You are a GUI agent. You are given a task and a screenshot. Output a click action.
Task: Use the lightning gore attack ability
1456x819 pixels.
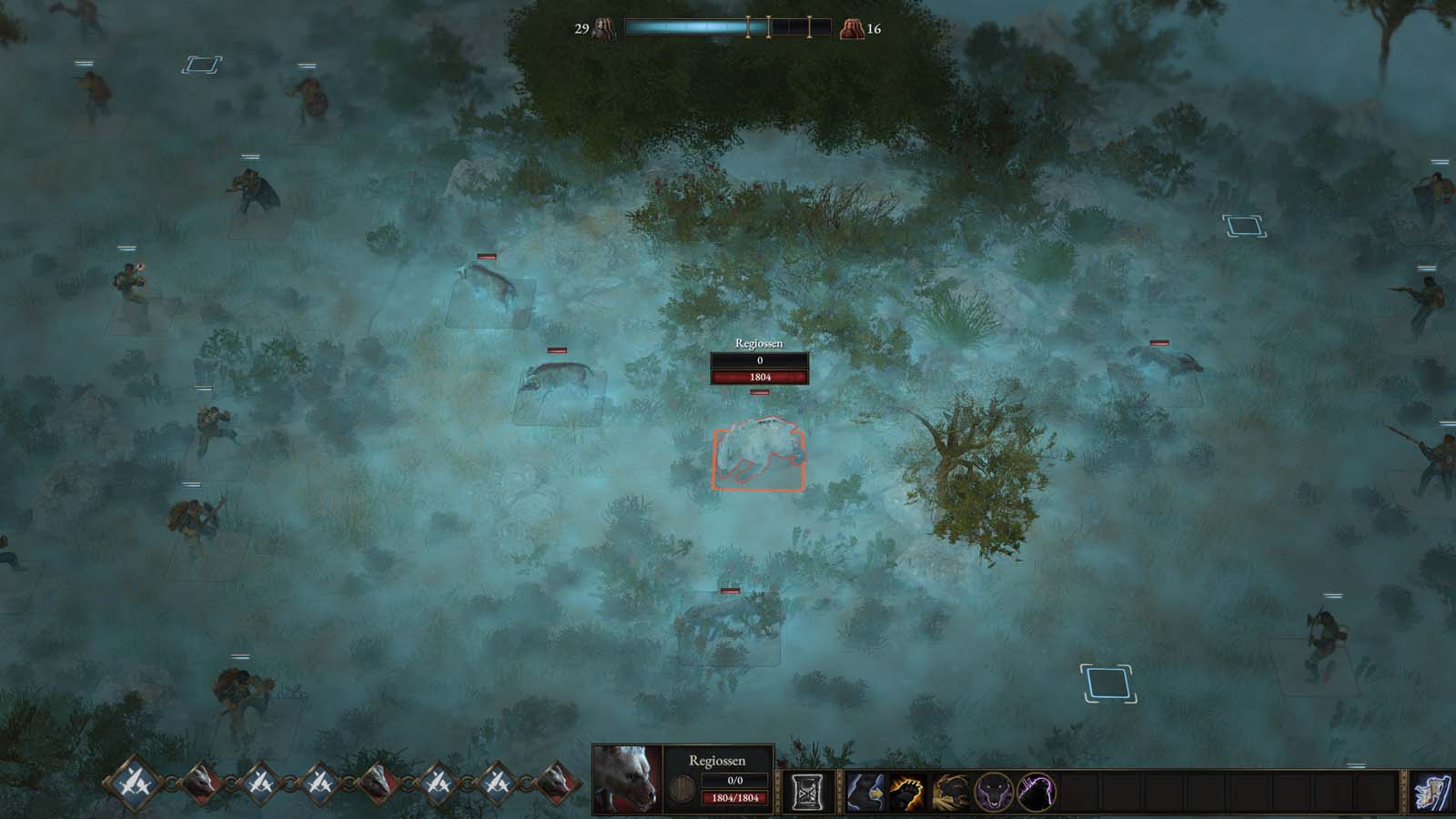(x=949, y=791)
